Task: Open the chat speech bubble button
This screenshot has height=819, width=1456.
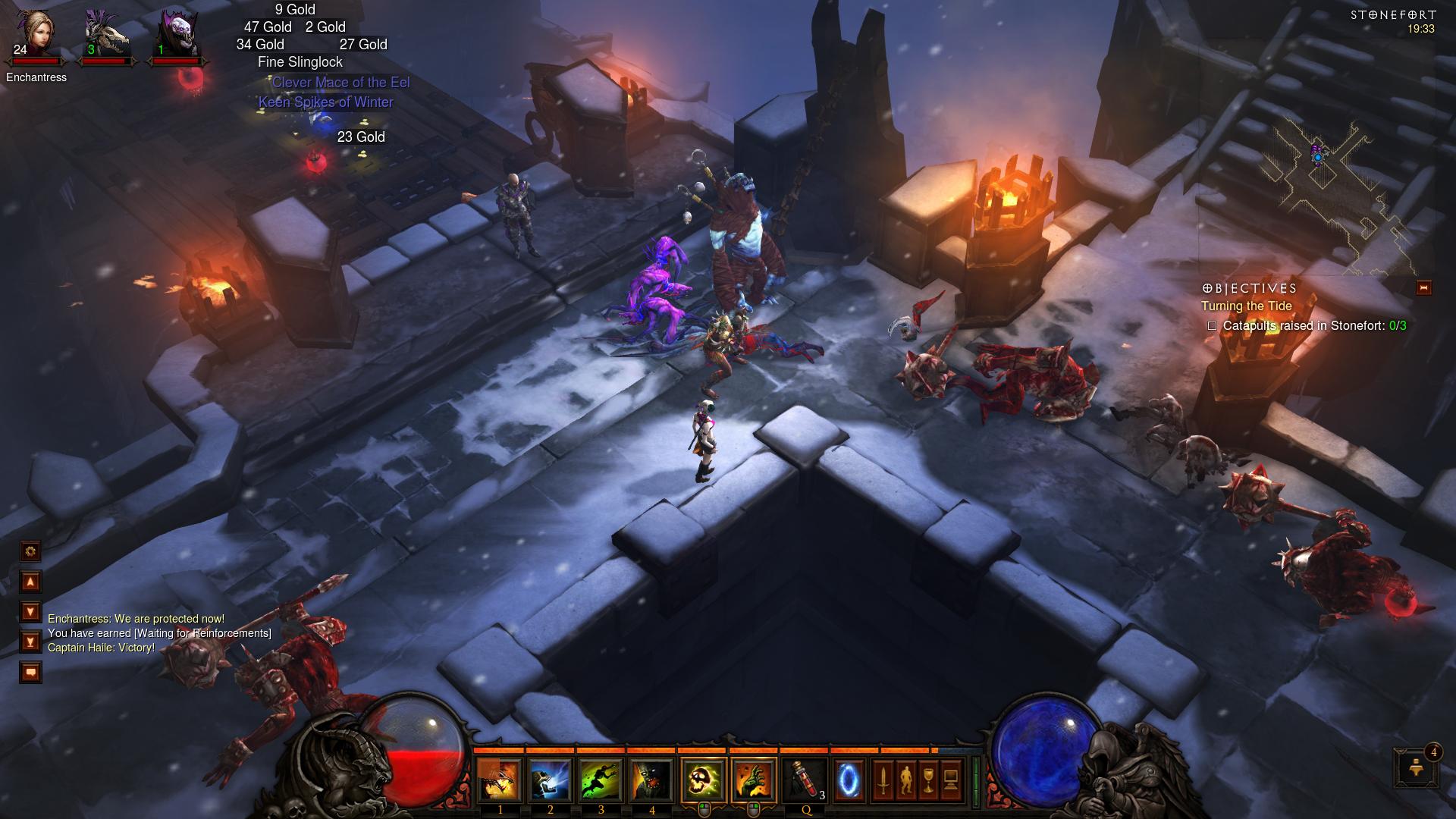Action: click(31, 672)
